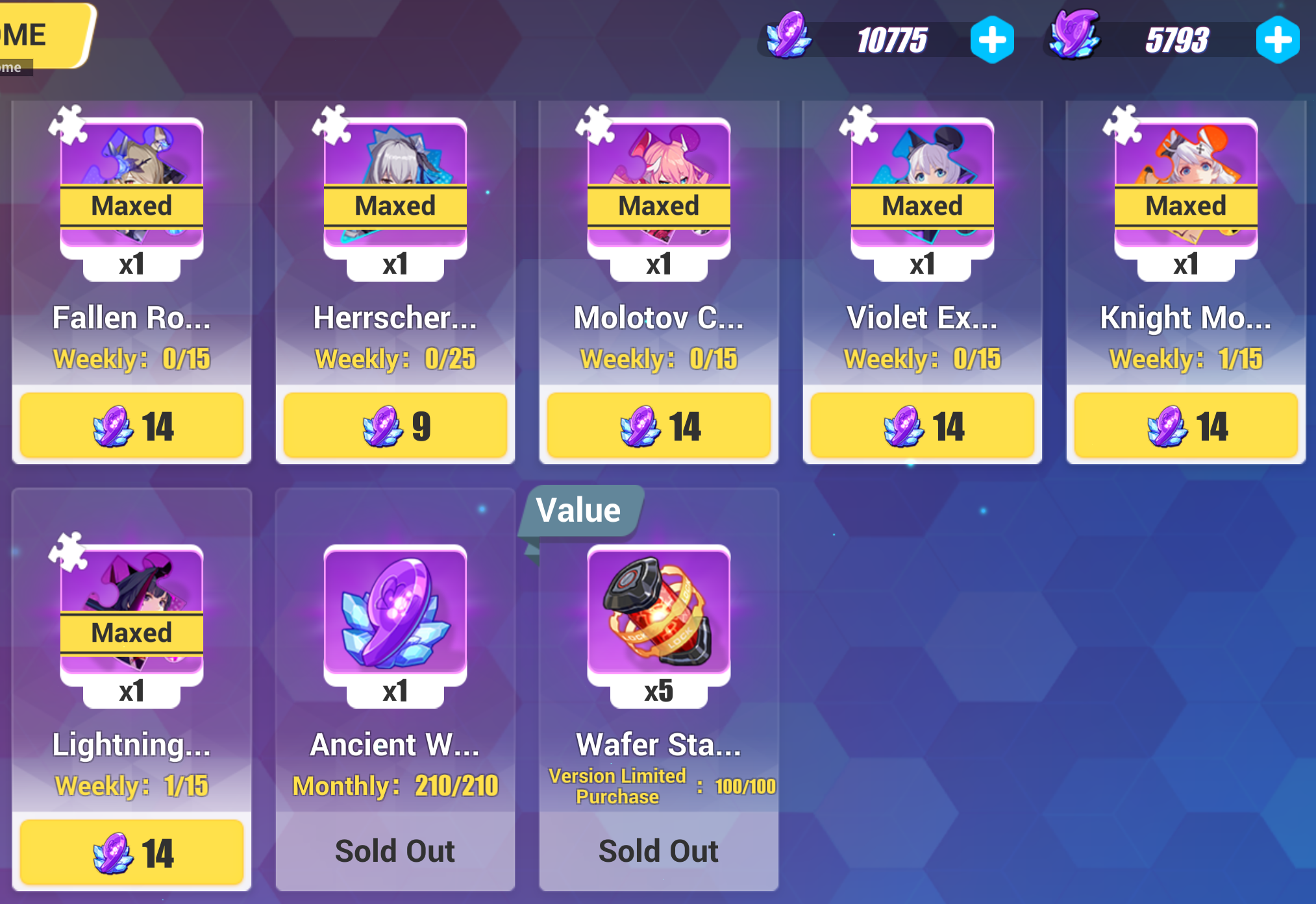The height and width of the screenshot is (904, 1316).
Task: Click the crystal icon inside Herrscher price button
Action: [x=382, y=426]
